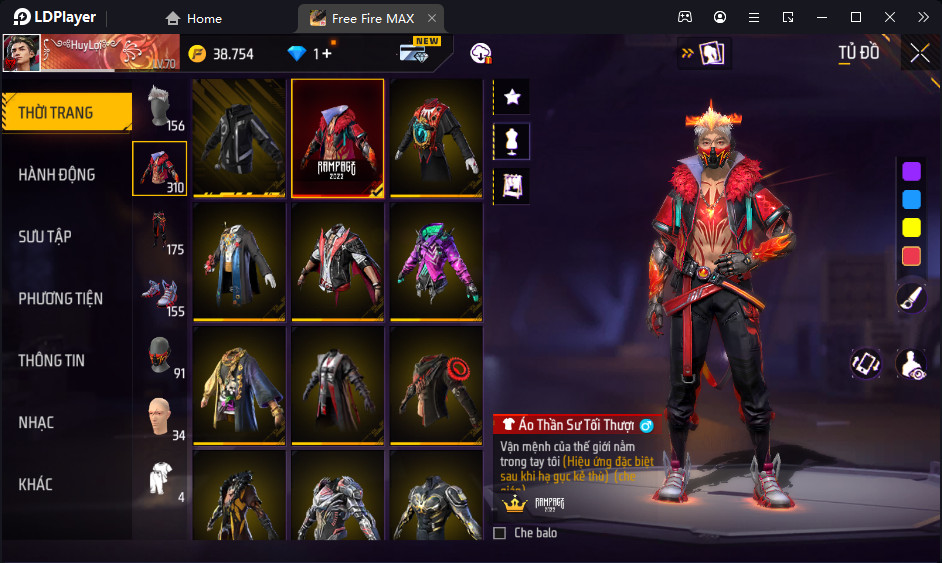
Task: Close the wardrobe with the X button
Action: [x=920, y=54]
